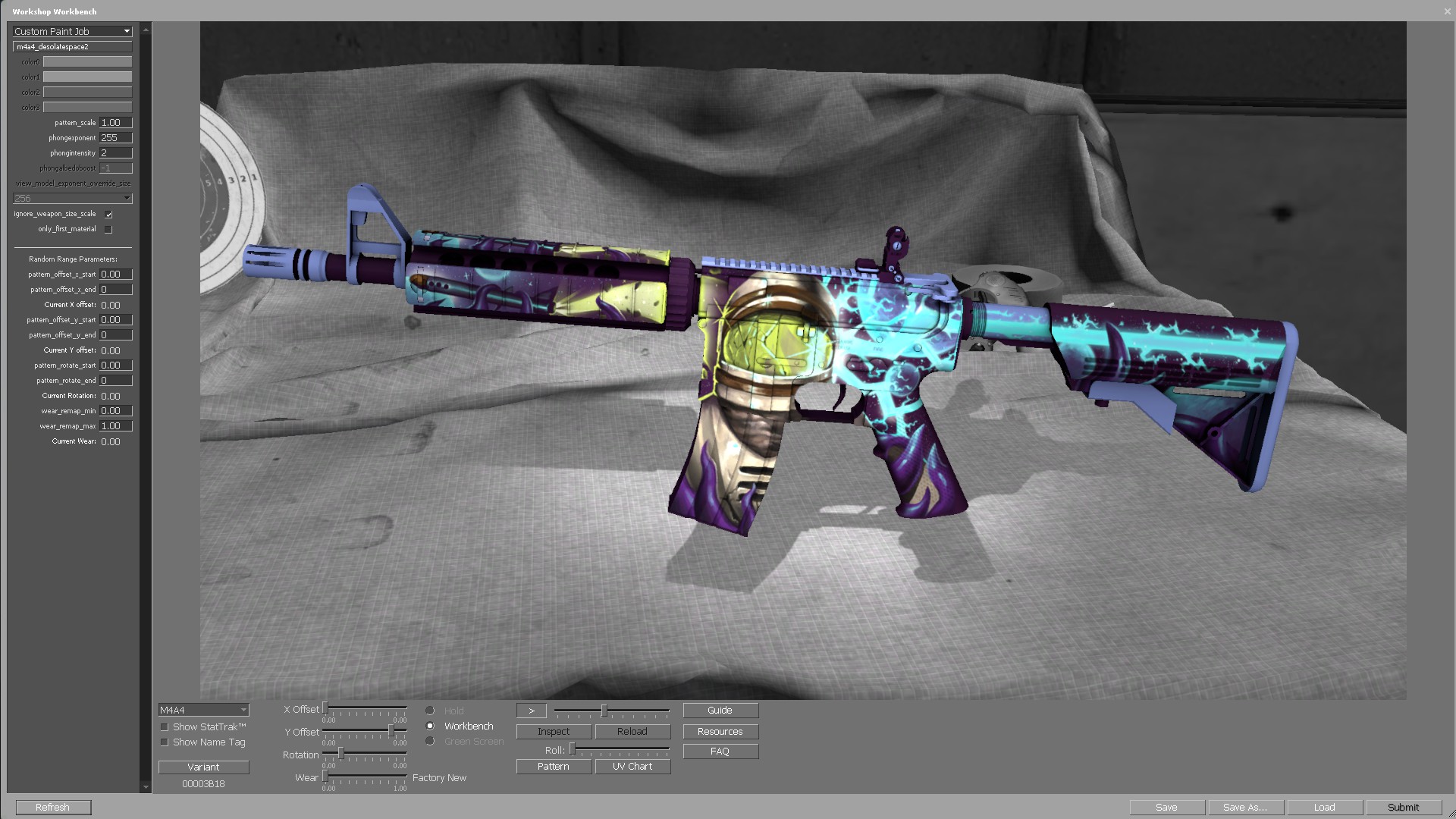This screenshot has height=819, width=1456.
Task: Open the Save As dialog
Action: click(x=1245, y=808)
